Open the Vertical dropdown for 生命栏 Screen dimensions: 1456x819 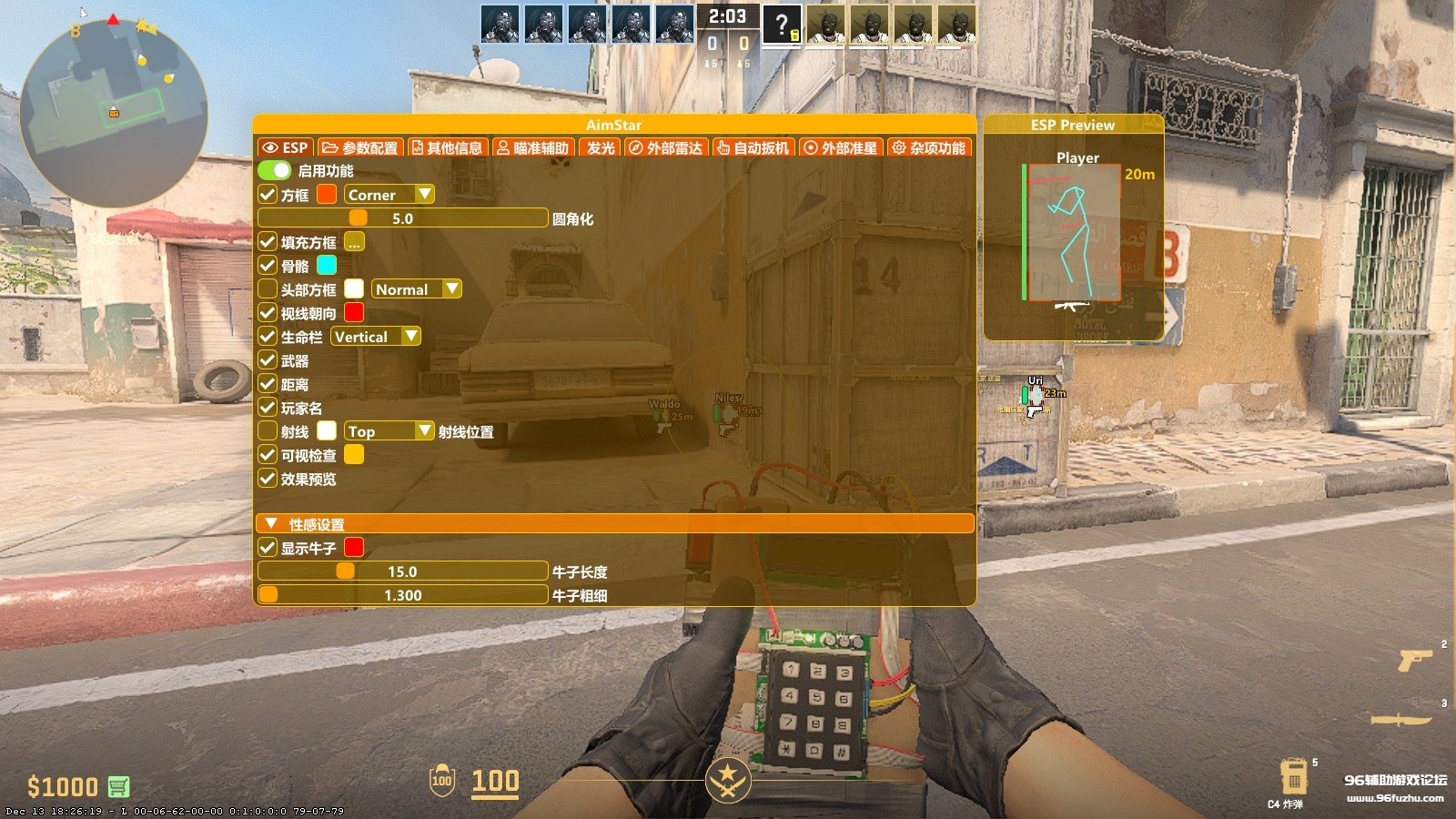(x=375, y=337)
